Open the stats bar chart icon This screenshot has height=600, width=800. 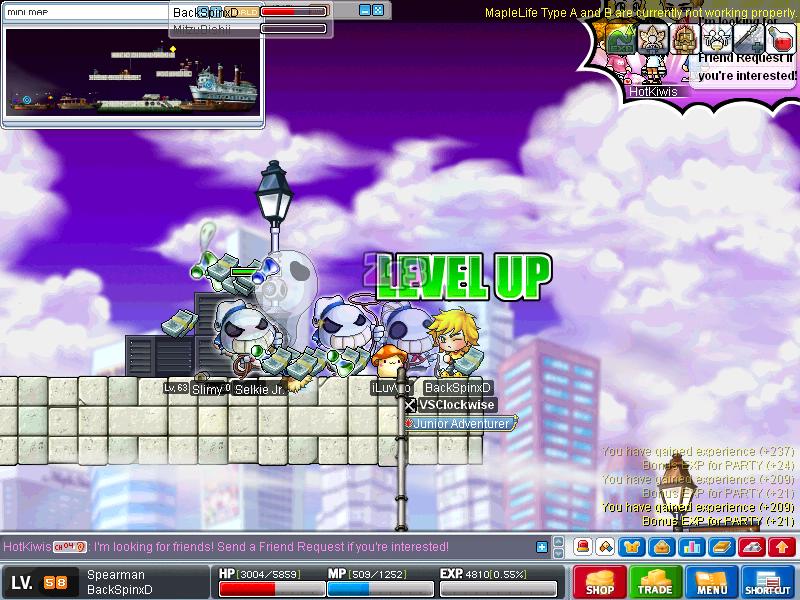[692, 547]
